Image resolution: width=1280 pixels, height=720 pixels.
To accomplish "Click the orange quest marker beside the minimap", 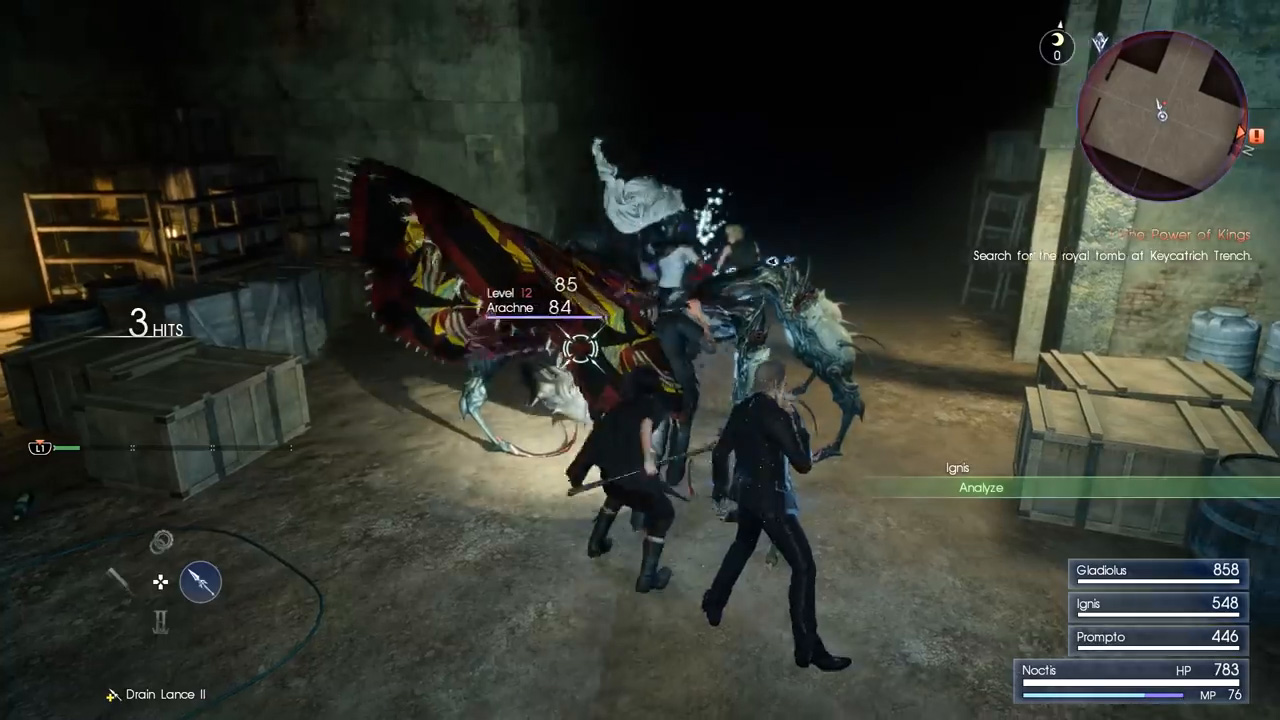I will click(1256, 136).
